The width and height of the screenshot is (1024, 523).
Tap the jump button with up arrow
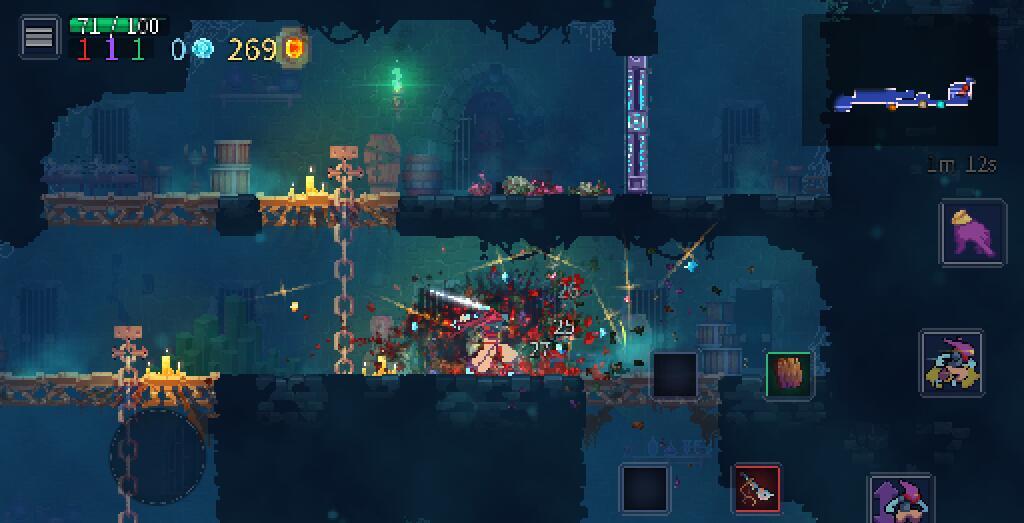pyautogui.click(x=901, y=500)
